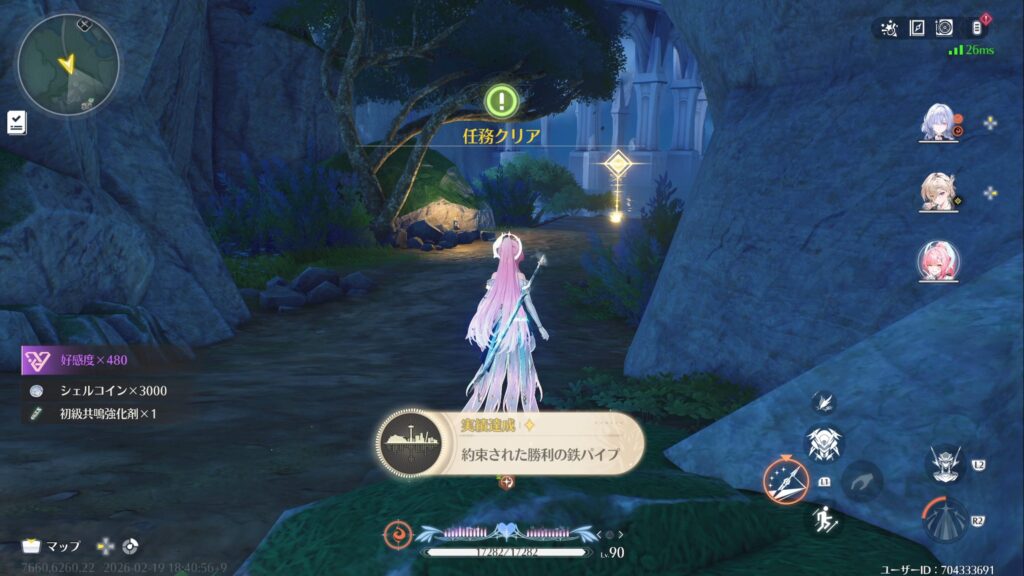
Task: Open the マップ map button
Action: 53,546
